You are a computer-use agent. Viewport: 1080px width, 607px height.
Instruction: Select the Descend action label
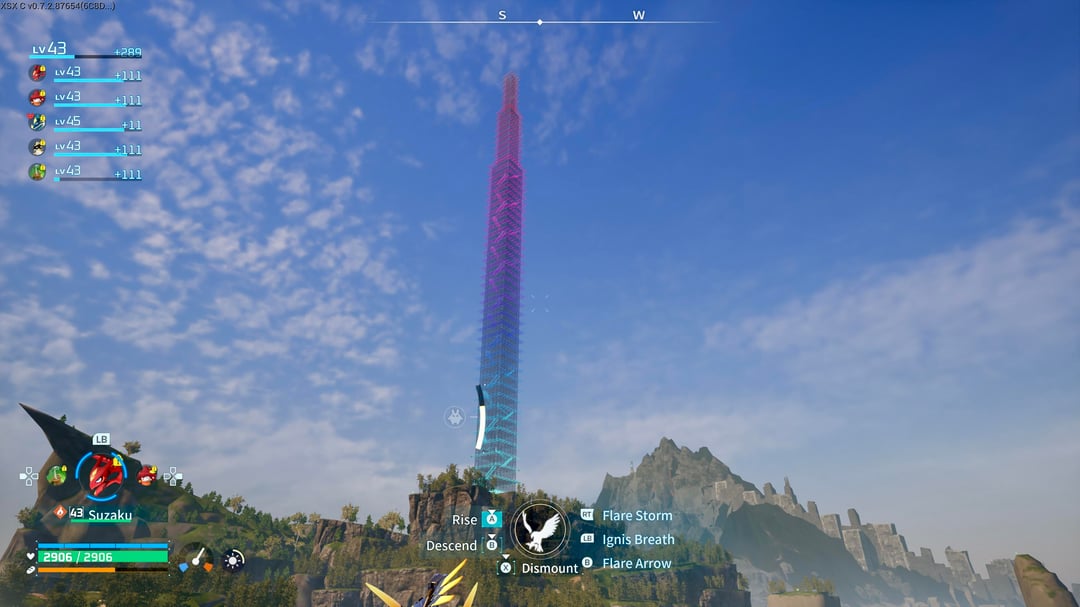point(452,546)
